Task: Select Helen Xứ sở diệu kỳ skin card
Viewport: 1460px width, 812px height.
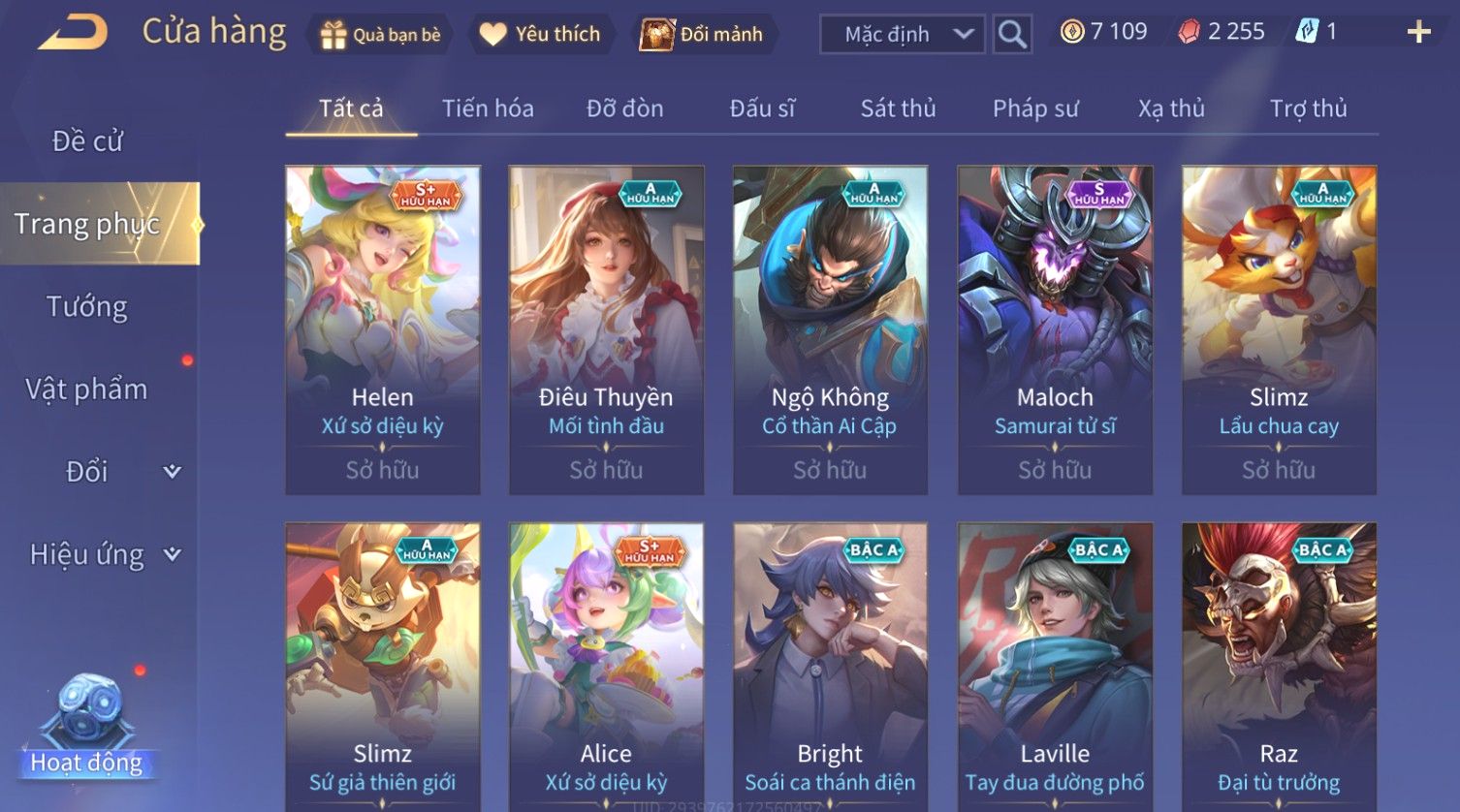Action: (x=383, y=329)
